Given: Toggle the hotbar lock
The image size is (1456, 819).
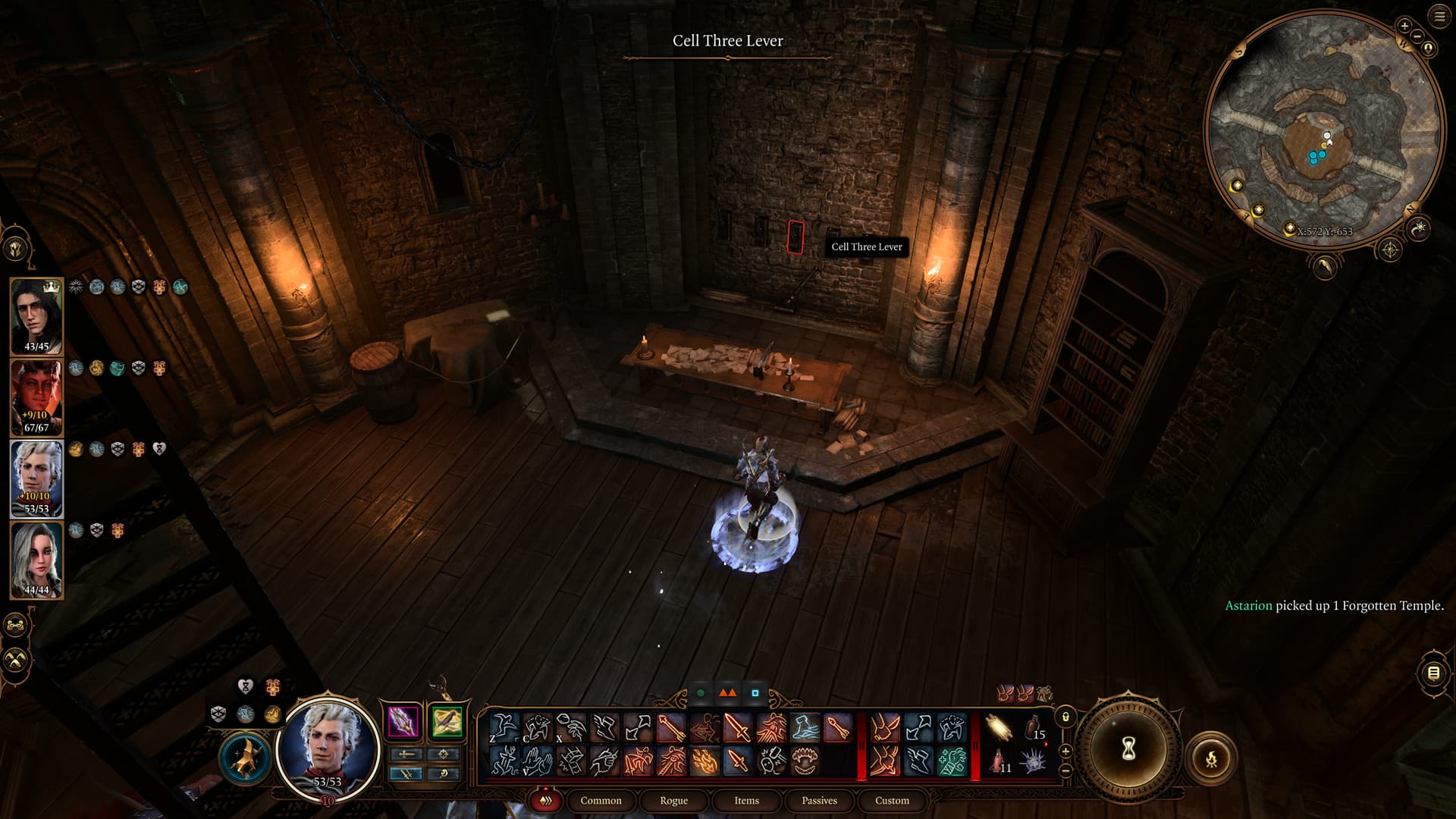Looking at the screenshot, I should click(1065, 717).
